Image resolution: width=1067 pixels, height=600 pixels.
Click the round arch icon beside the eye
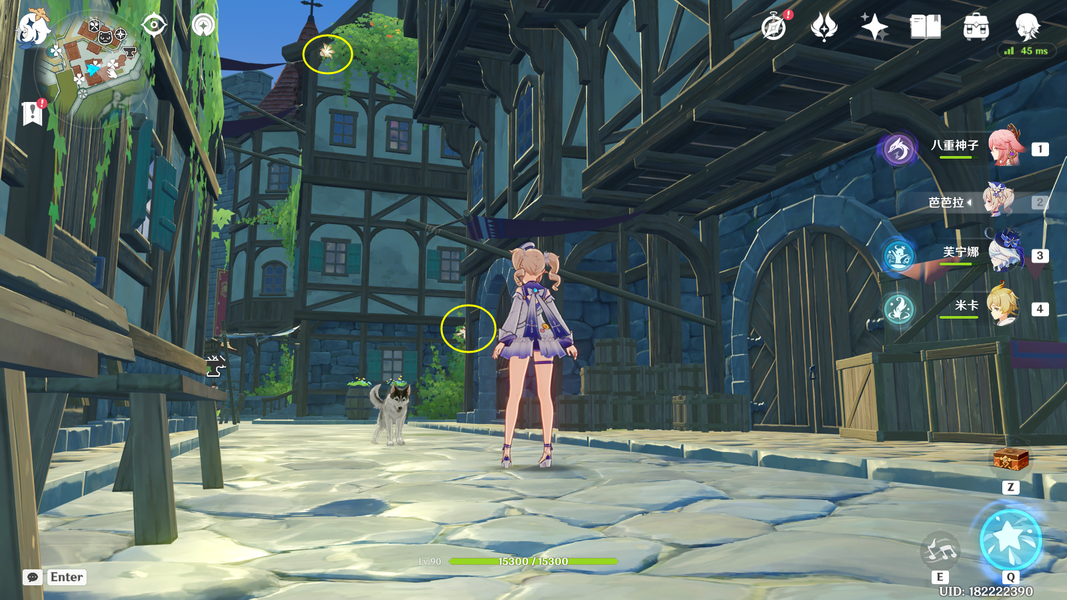204,25
